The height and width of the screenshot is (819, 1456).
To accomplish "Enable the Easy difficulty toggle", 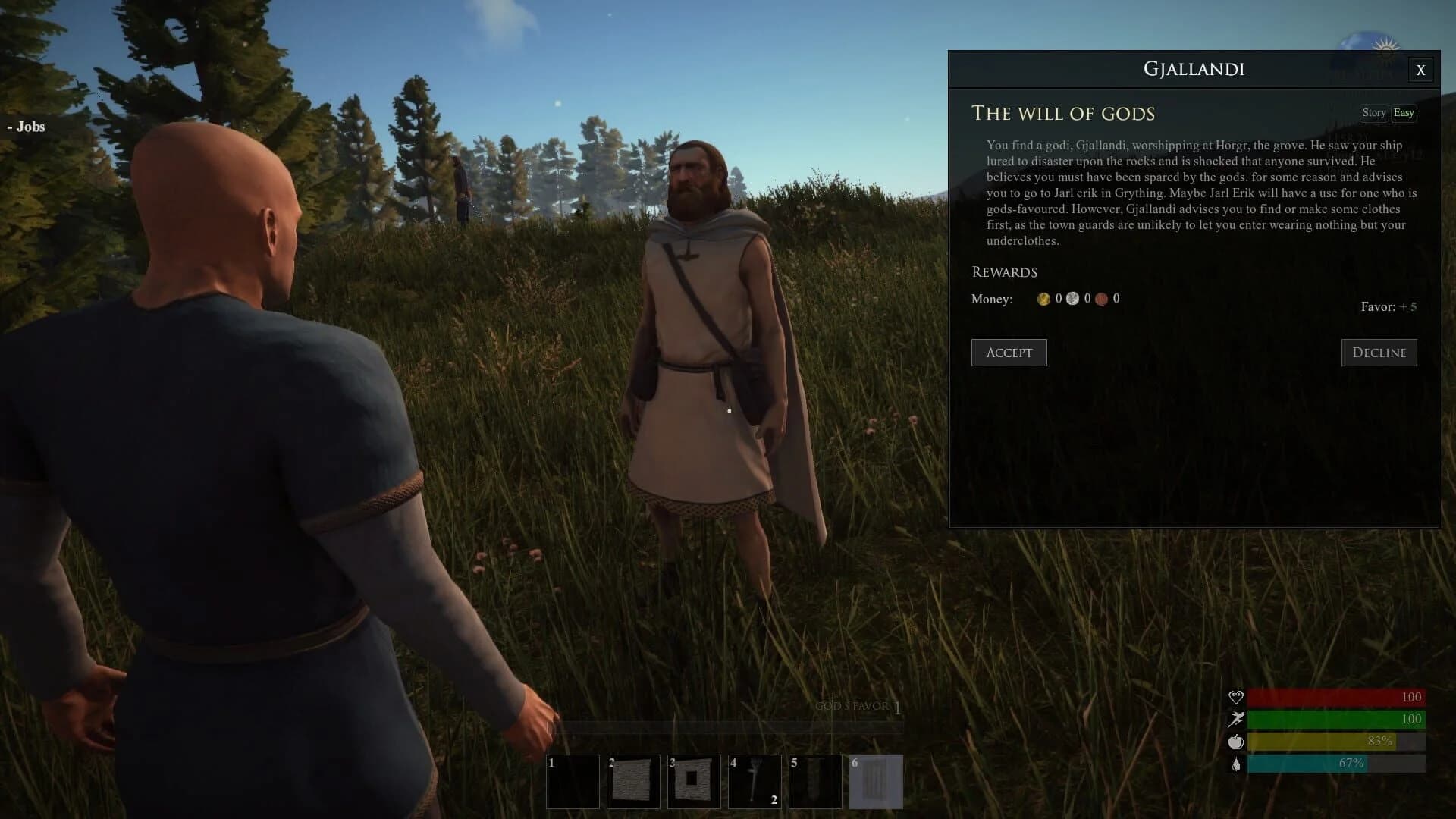I will 1404,113.
